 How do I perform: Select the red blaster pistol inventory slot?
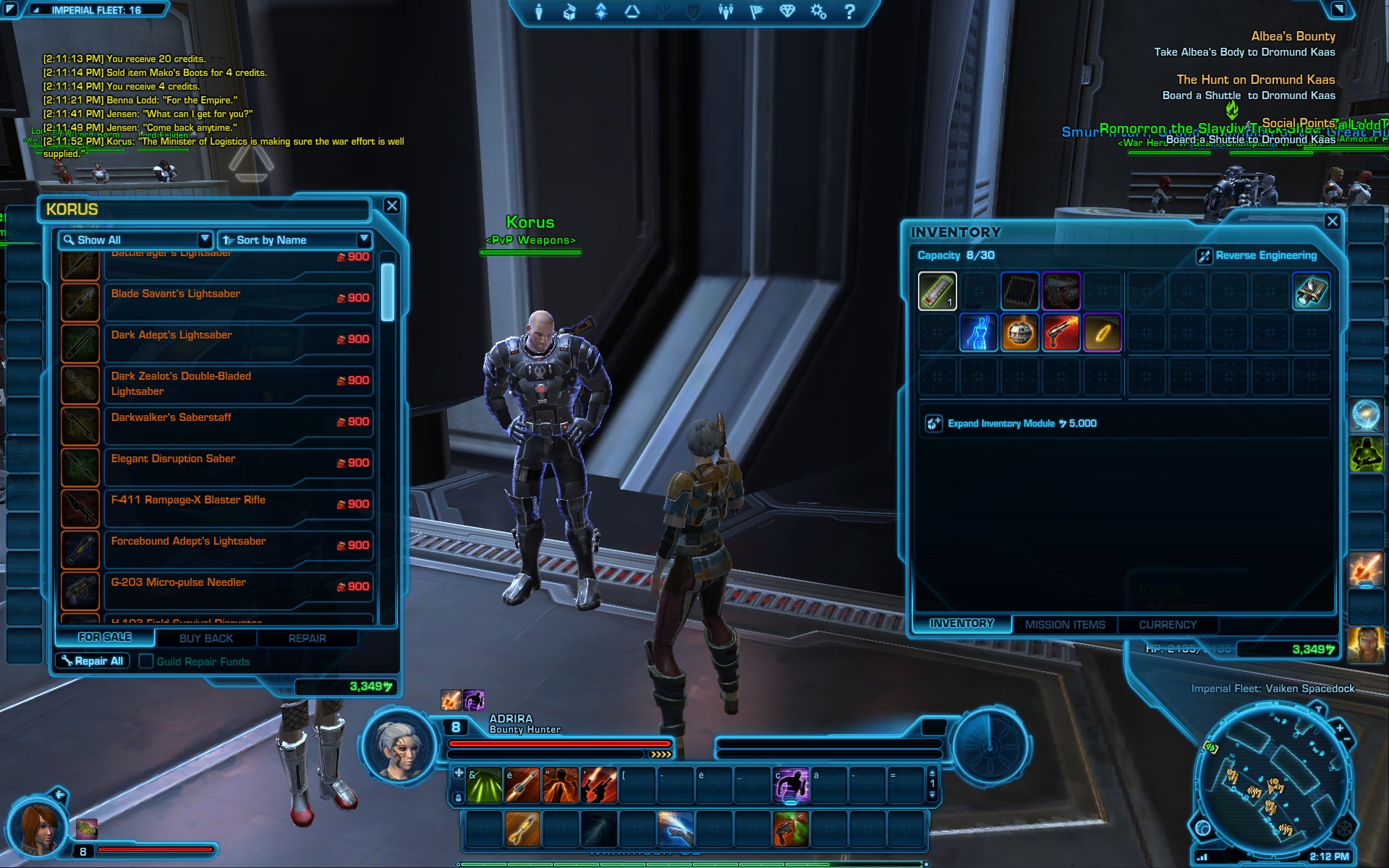pos(1061,333)
